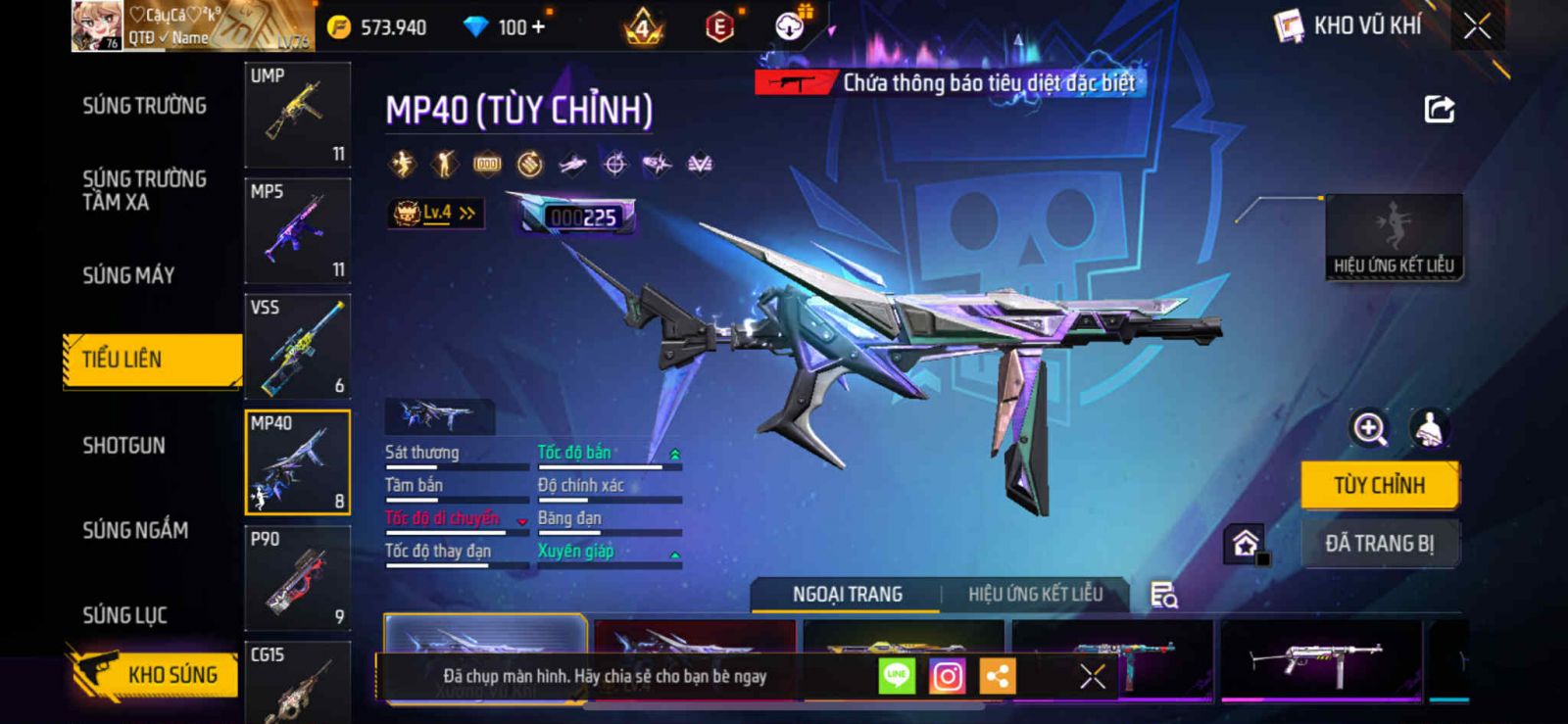Pick the UMP weapon thumbnail
1568x724 pixels.
(x=297, y=115)
